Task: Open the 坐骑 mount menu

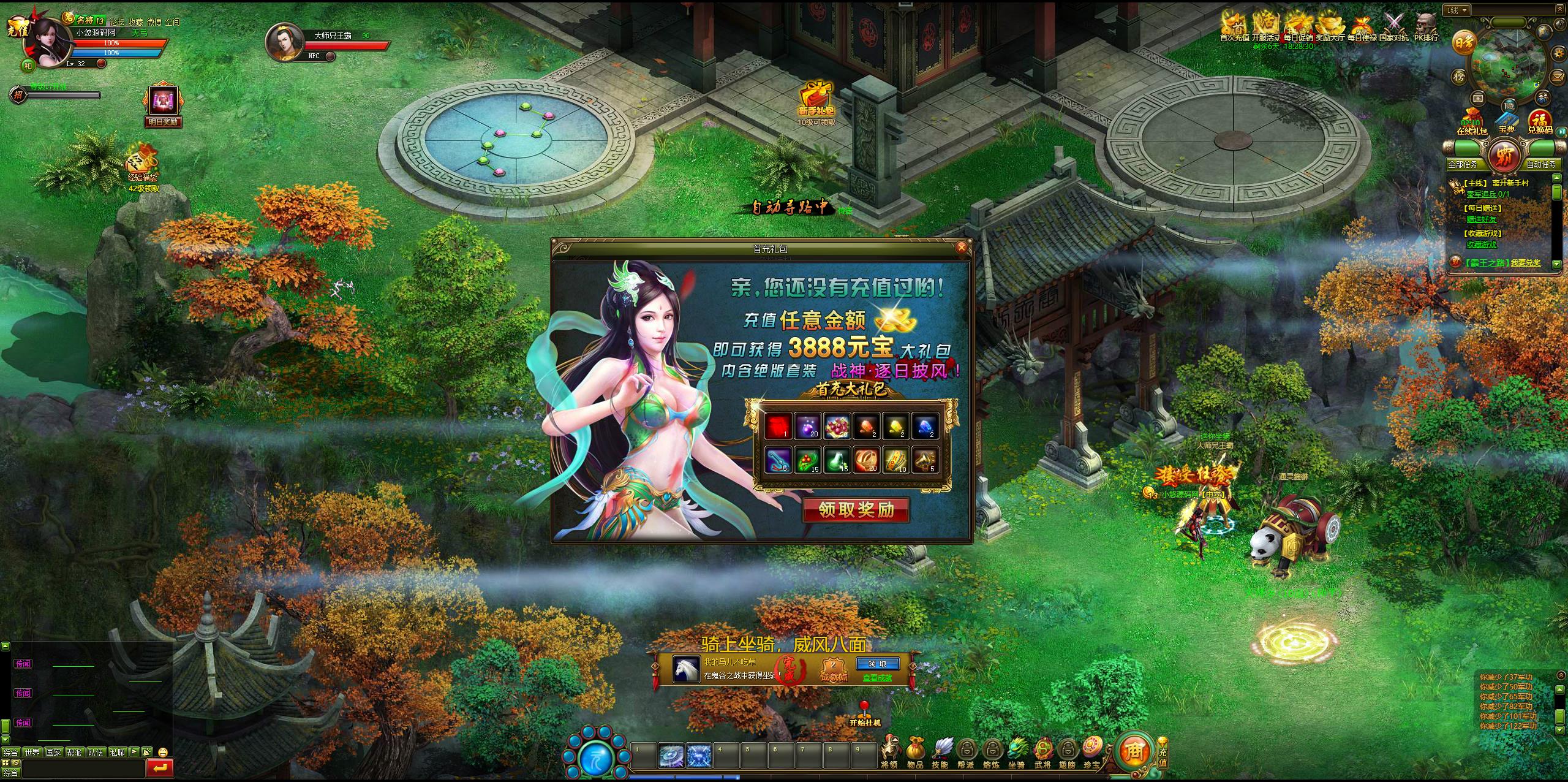Action: pyautogui.click(x=1016, y=751)
